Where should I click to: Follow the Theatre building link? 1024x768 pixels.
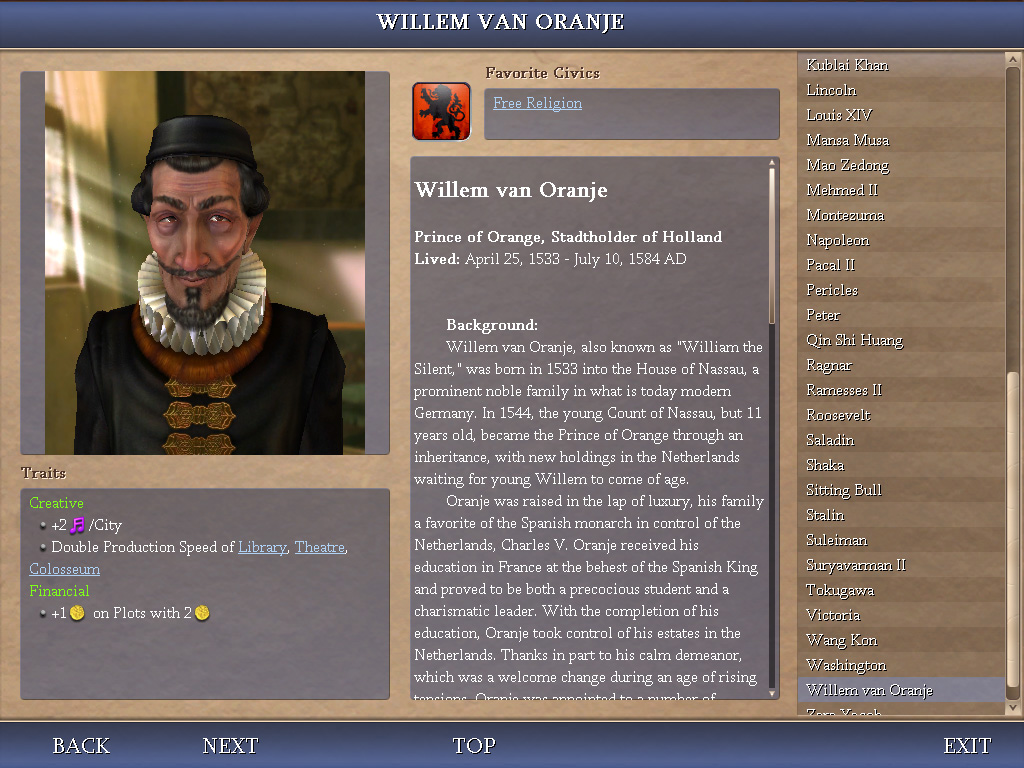tap(319, 547)
